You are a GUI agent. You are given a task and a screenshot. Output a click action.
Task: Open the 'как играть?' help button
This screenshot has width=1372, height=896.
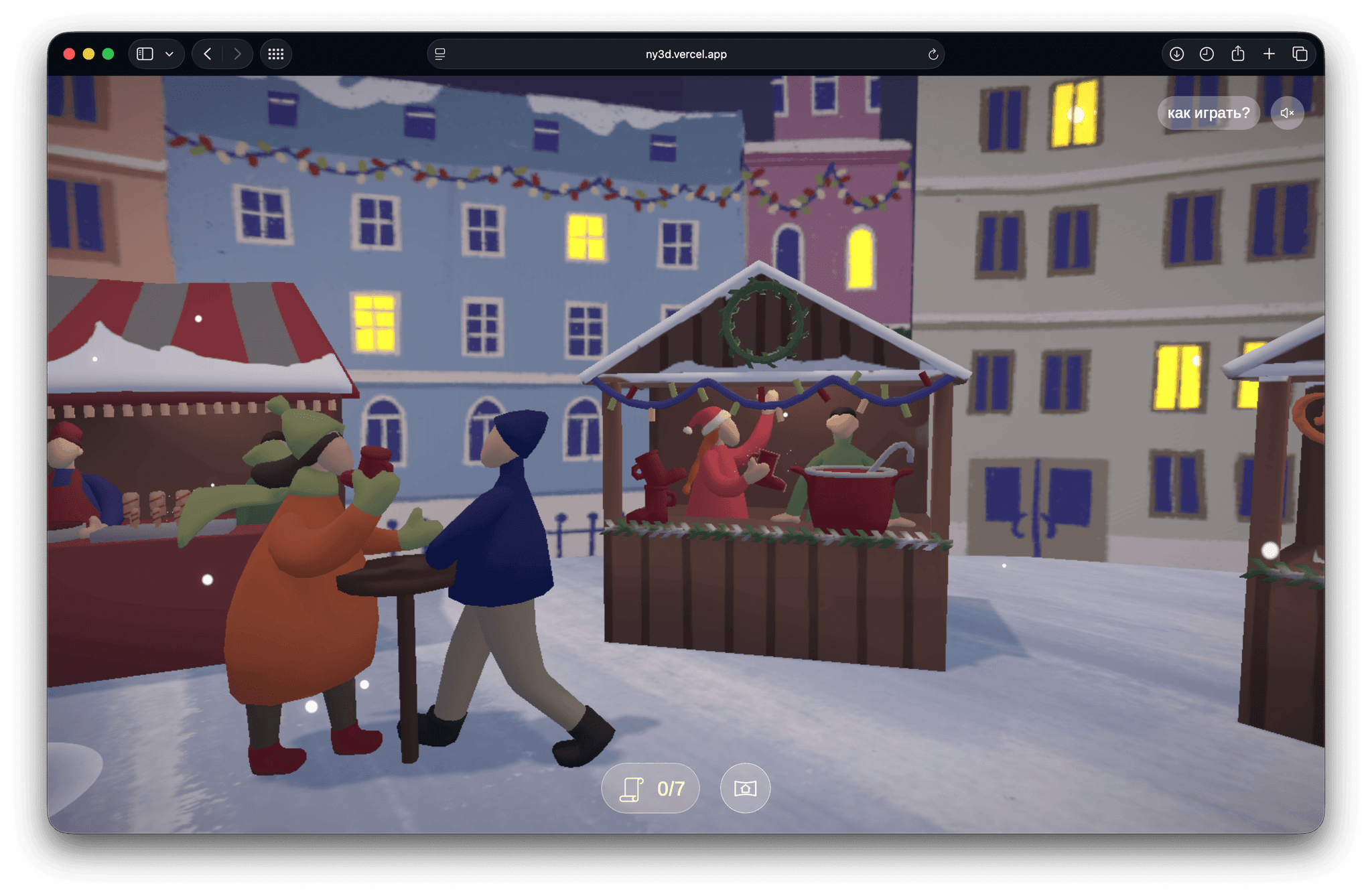tap(1208, 113)
